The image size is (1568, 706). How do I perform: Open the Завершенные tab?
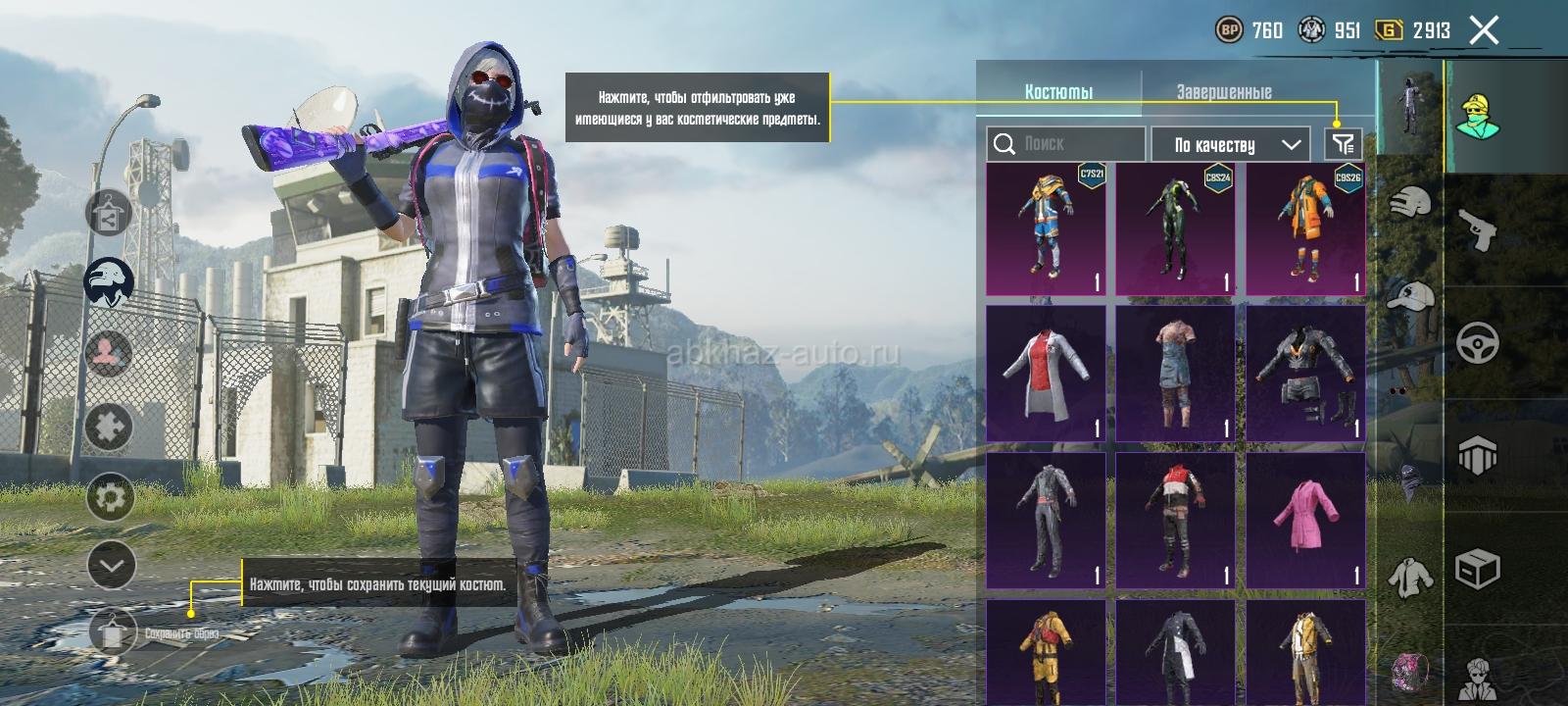click(x=1223, y=91)
